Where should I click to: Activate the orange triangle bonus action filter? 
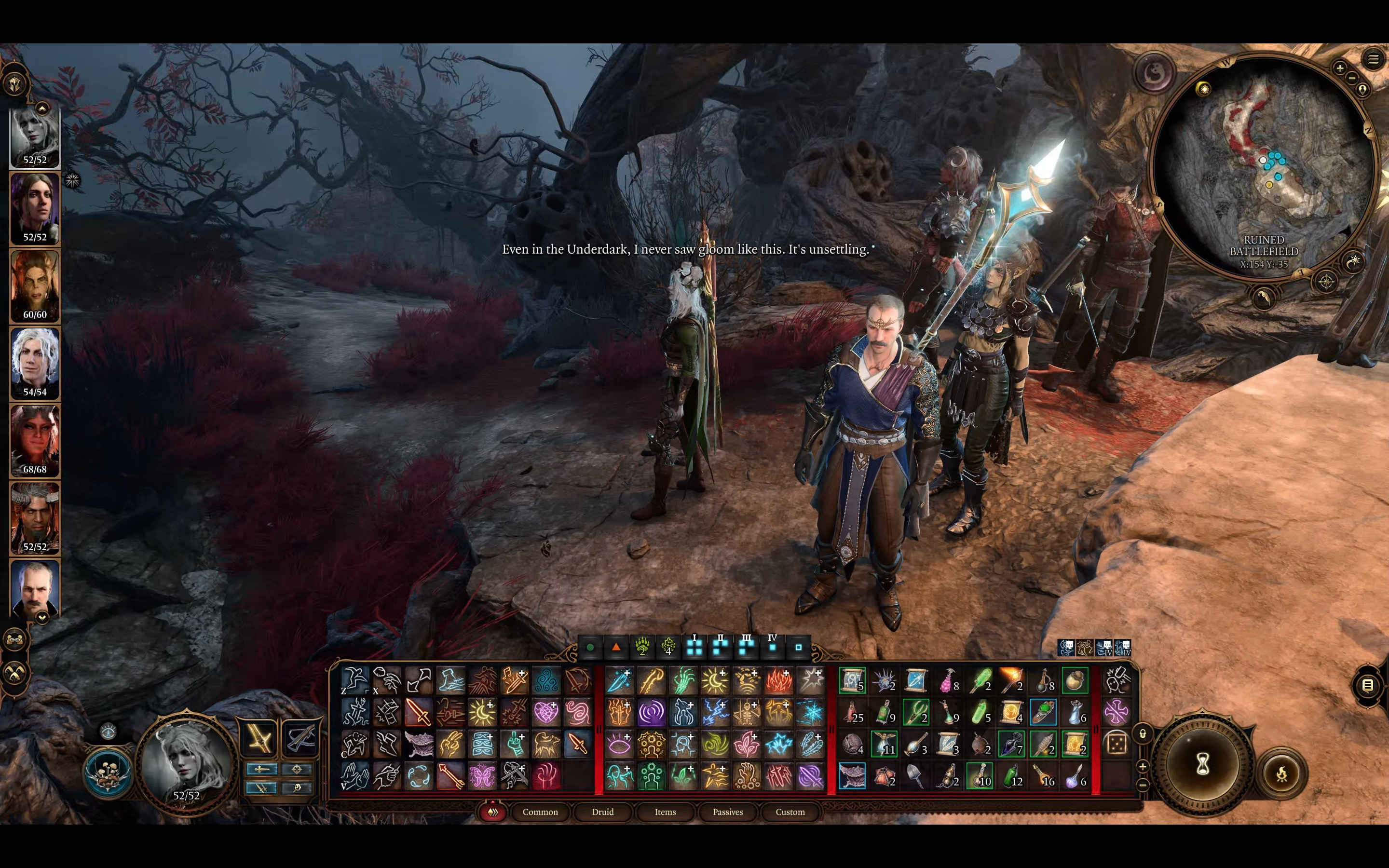pyautogui.click(x=616, y=647)
